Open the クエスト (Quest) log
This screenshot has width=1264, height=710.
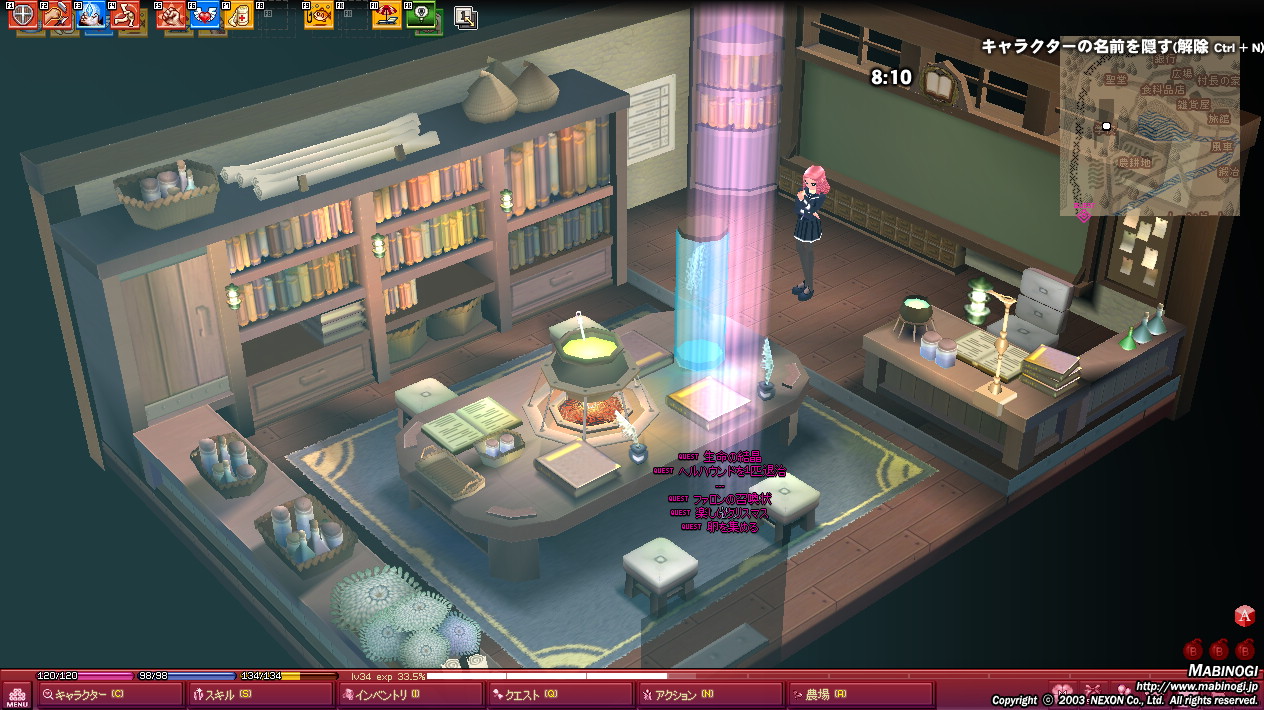560,695
